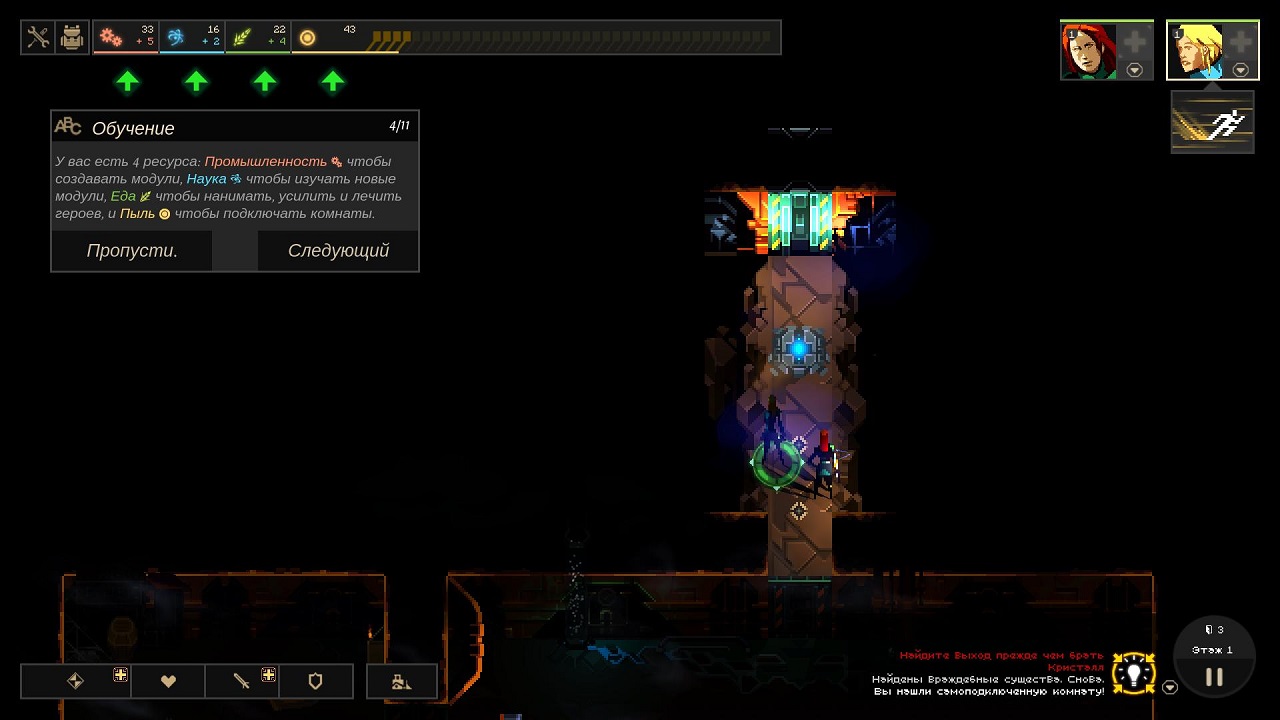Open the crossed tools build menu
Viewport: 1280px width, 720px height.
38,38
